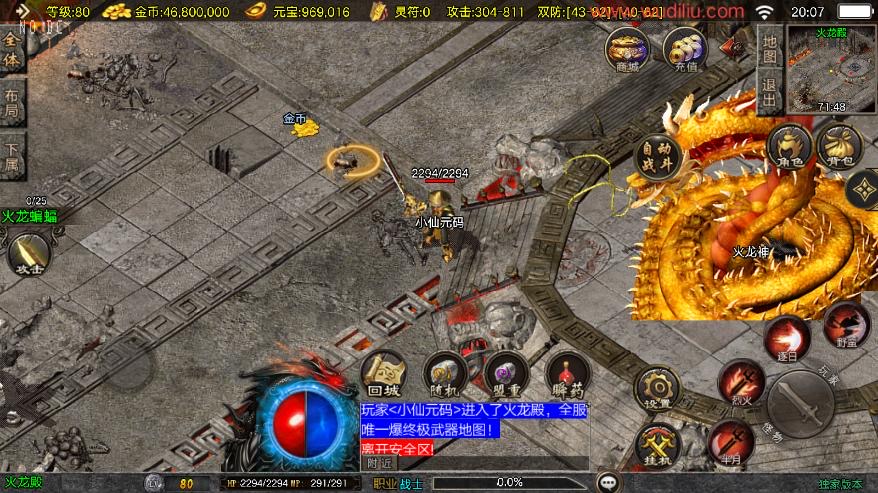Use the 回城 return scroll

(383, 374)
